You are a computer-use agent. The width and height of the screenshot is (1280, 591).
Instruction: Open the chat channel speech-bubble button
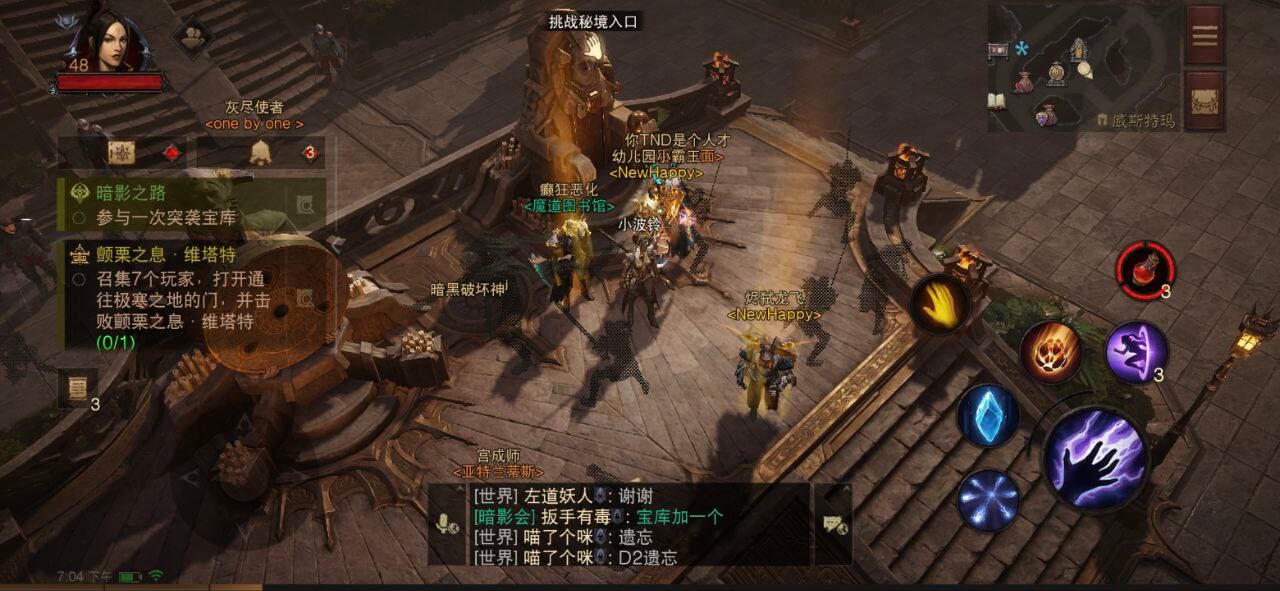coord(833,525)
